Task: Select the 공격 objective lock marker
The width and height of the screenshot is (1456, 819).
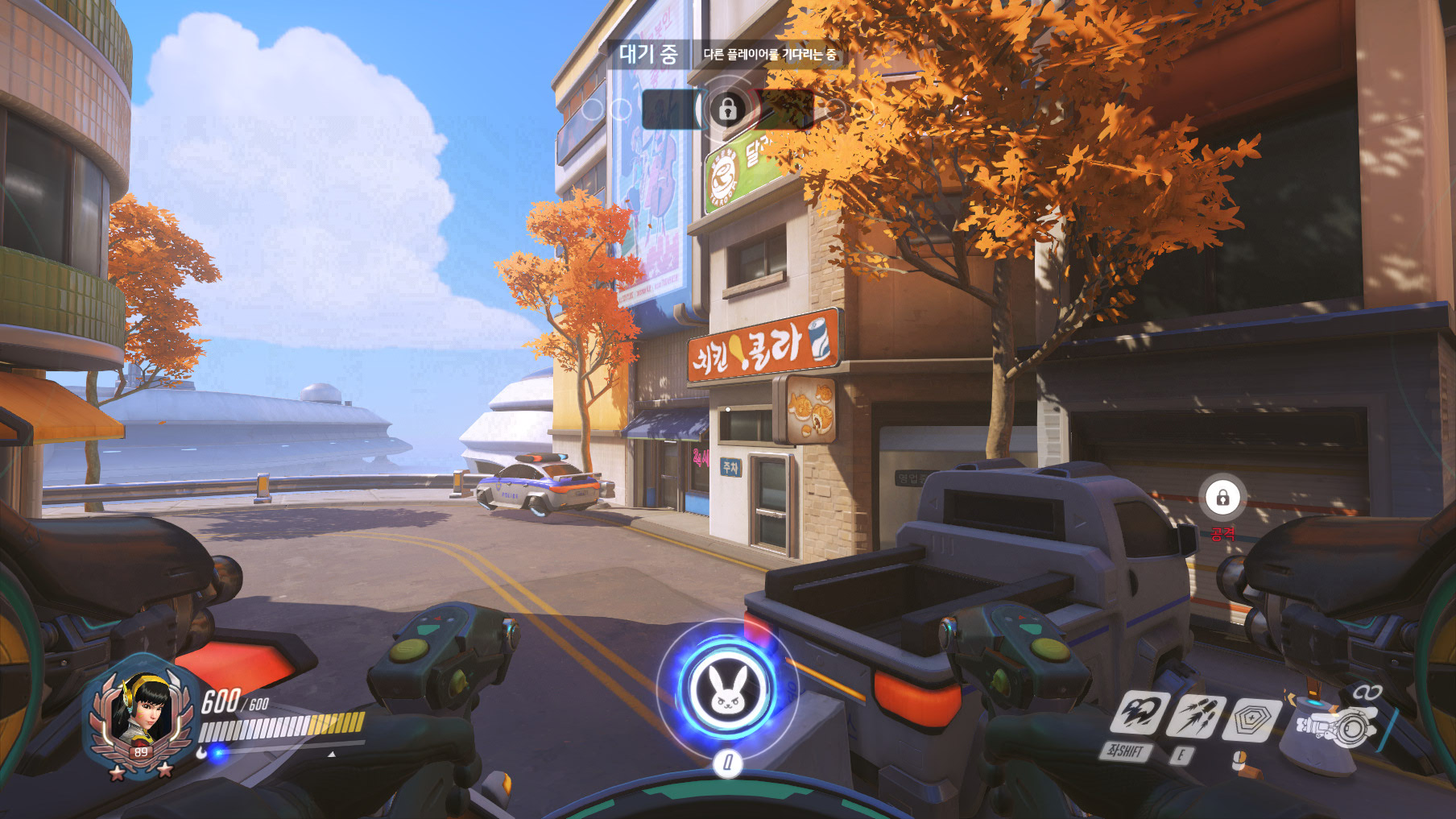Action: tap(1222, 498)
